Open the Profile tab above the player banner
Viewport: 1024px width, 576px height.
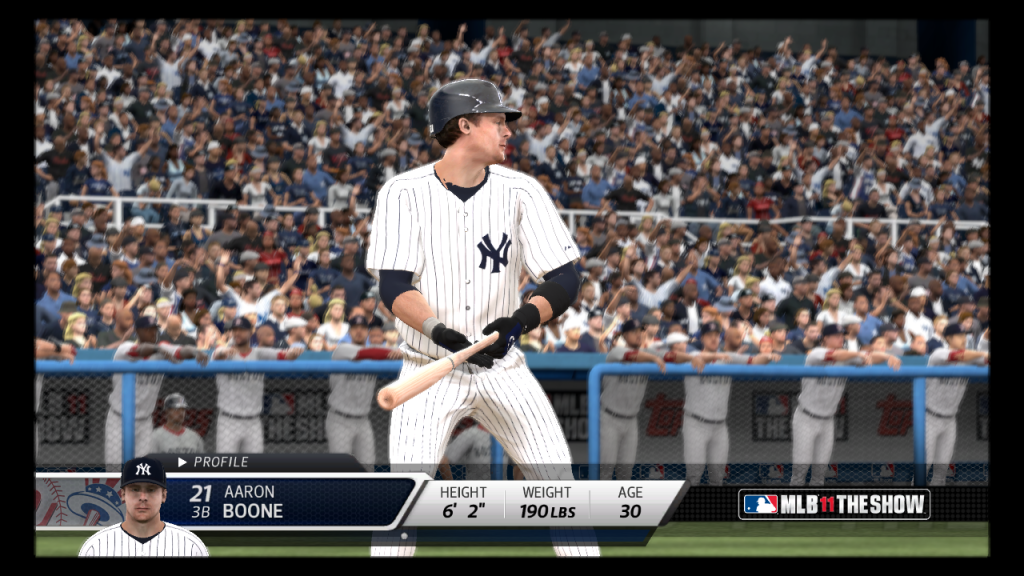click(214, 462)
